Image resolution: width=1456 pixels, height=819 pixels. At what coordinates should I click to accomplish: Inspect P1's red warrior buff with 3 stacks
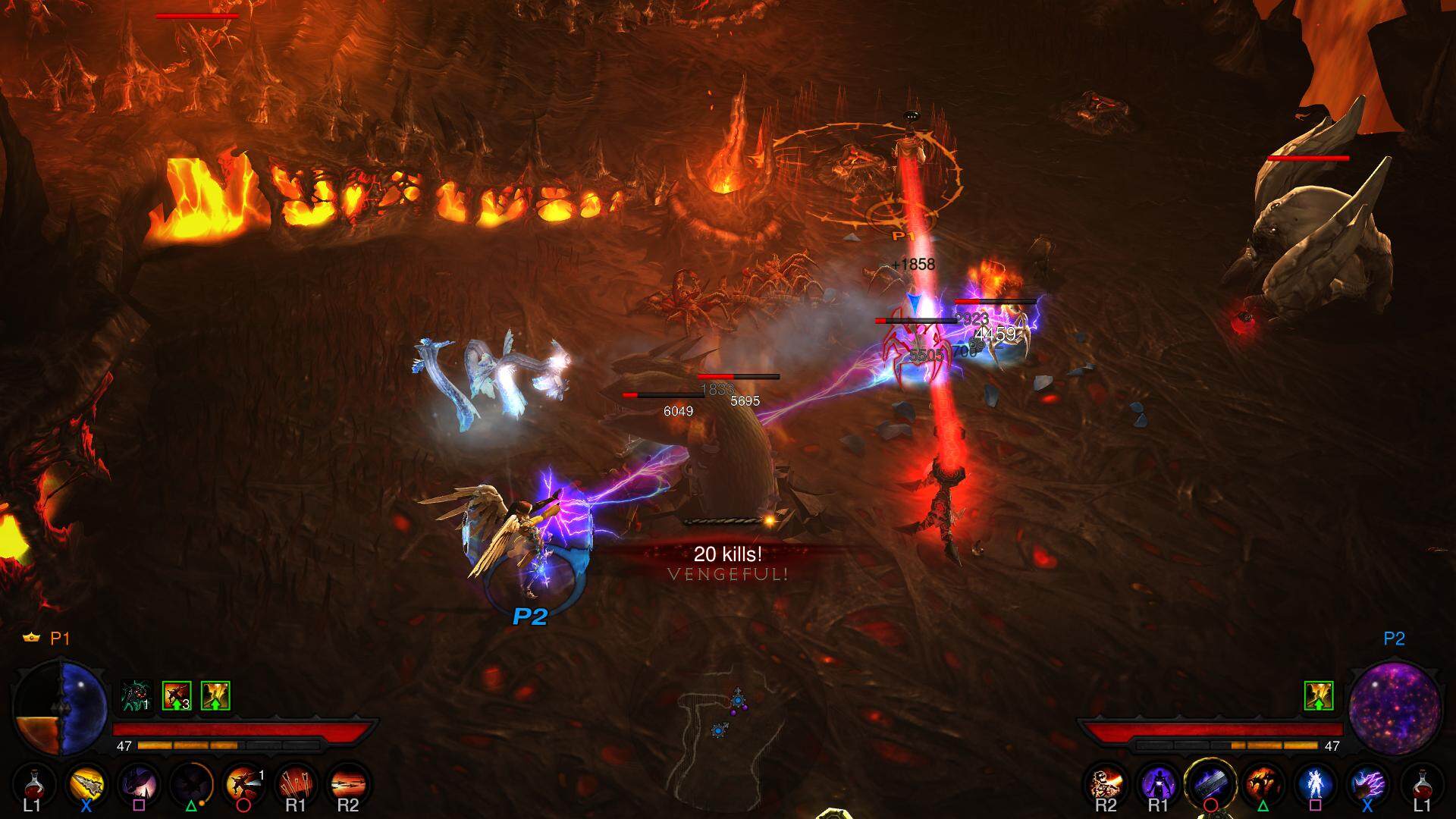[177, 695]
